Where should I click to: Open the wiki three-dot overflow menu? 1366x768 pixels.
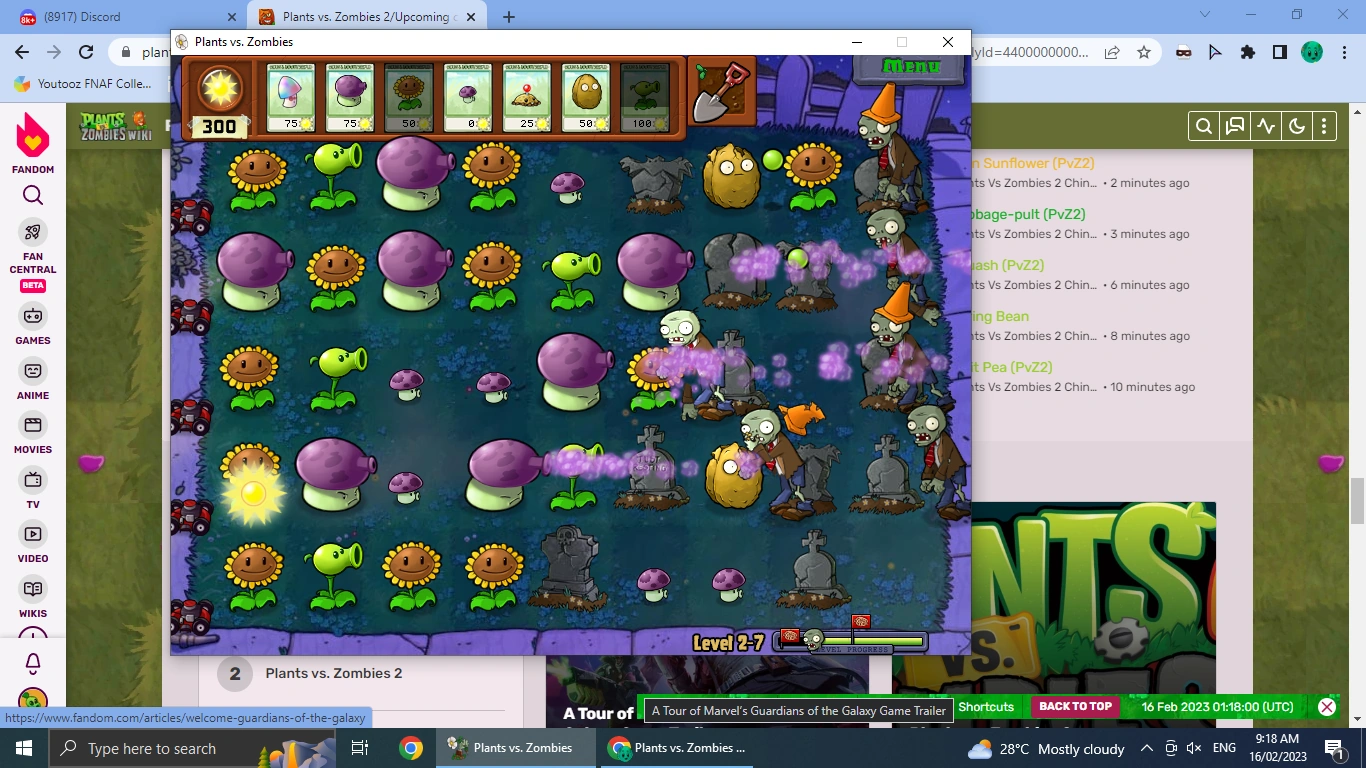pyautogui.click(x=1324, y=126)
